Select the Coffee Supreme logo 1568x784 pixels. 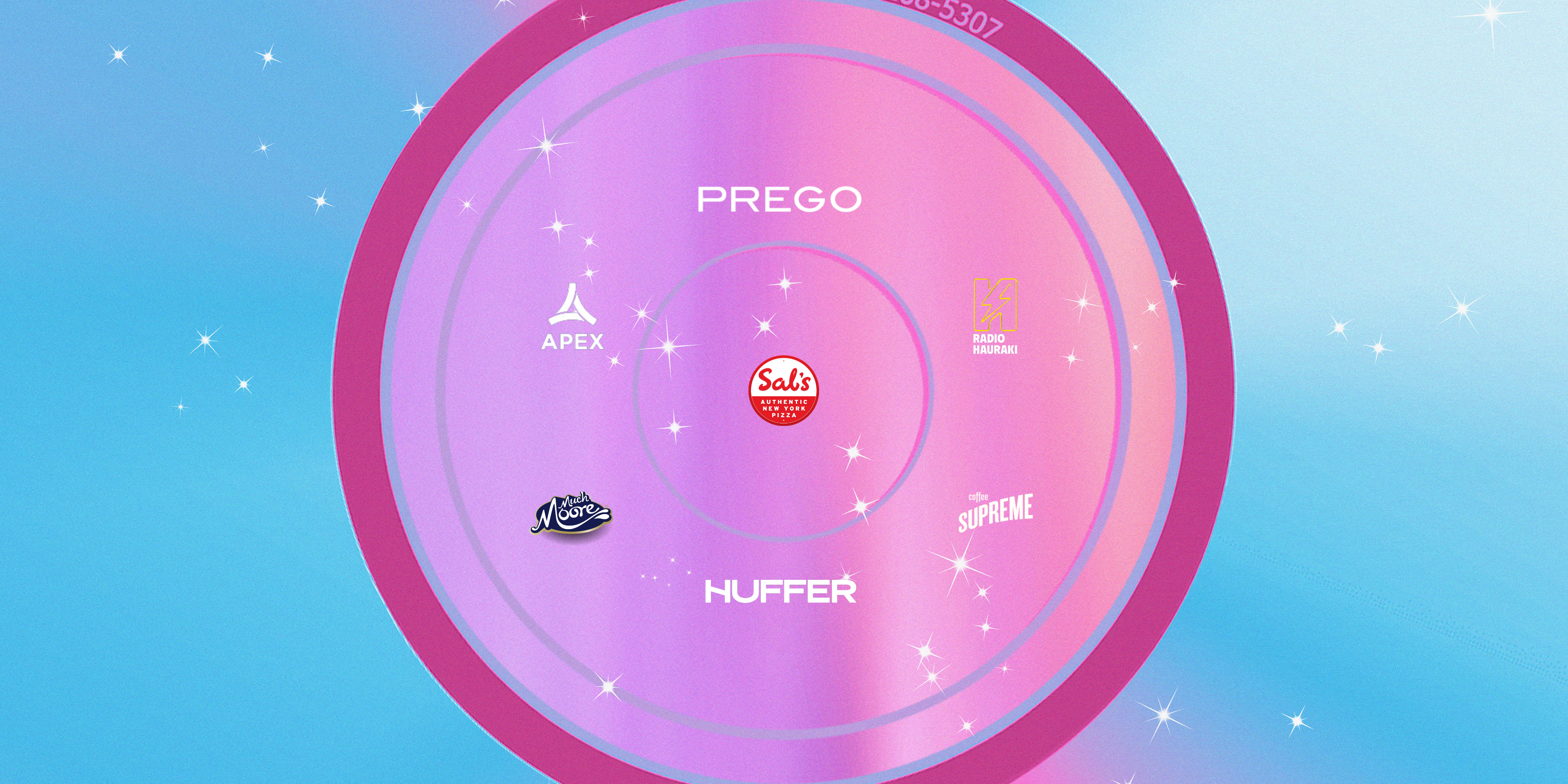995,512
